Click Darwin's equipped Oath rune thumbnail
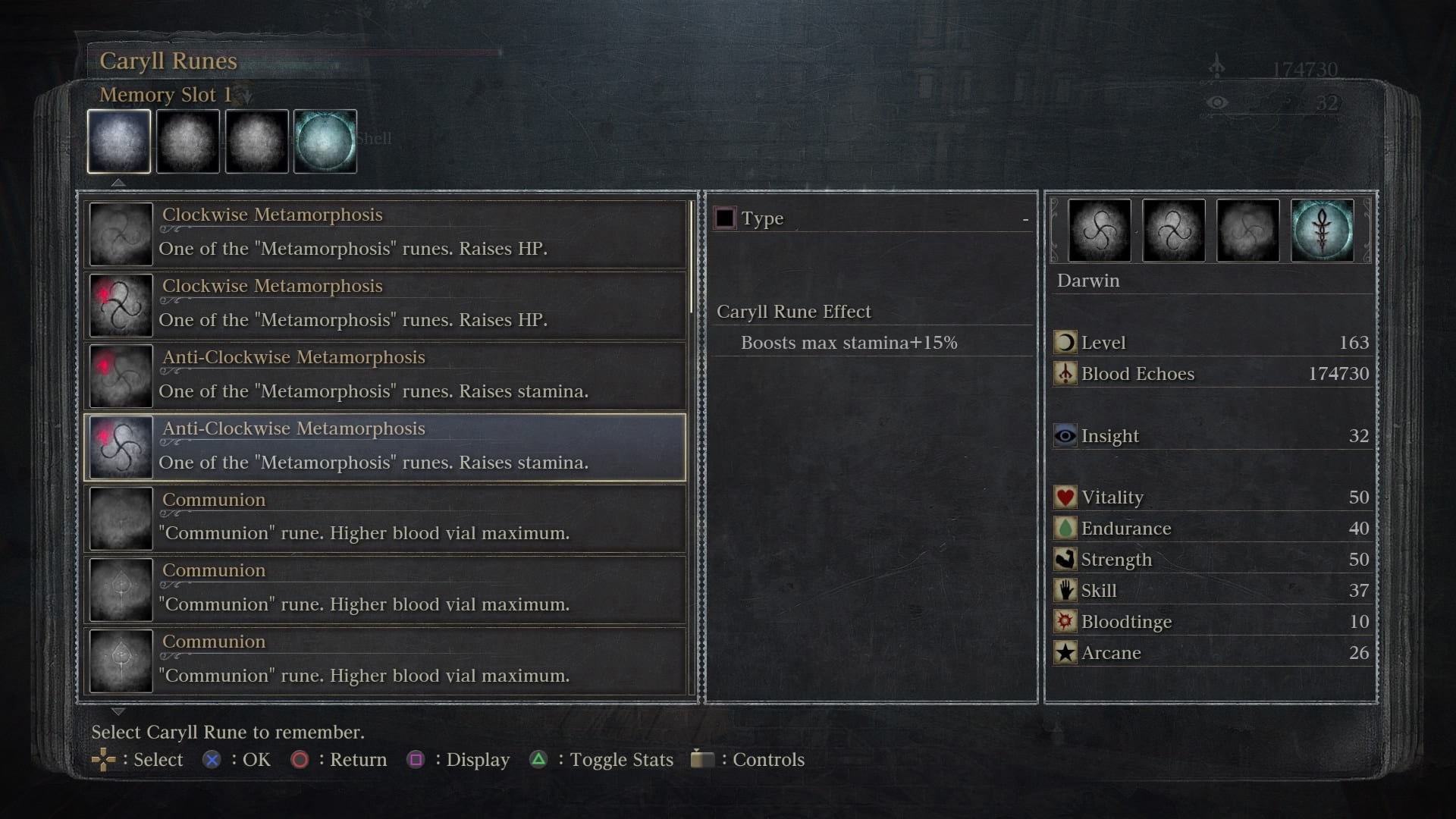Image resolution: width=1456 pixels, height=819 pixels. tap(1323, 231)
